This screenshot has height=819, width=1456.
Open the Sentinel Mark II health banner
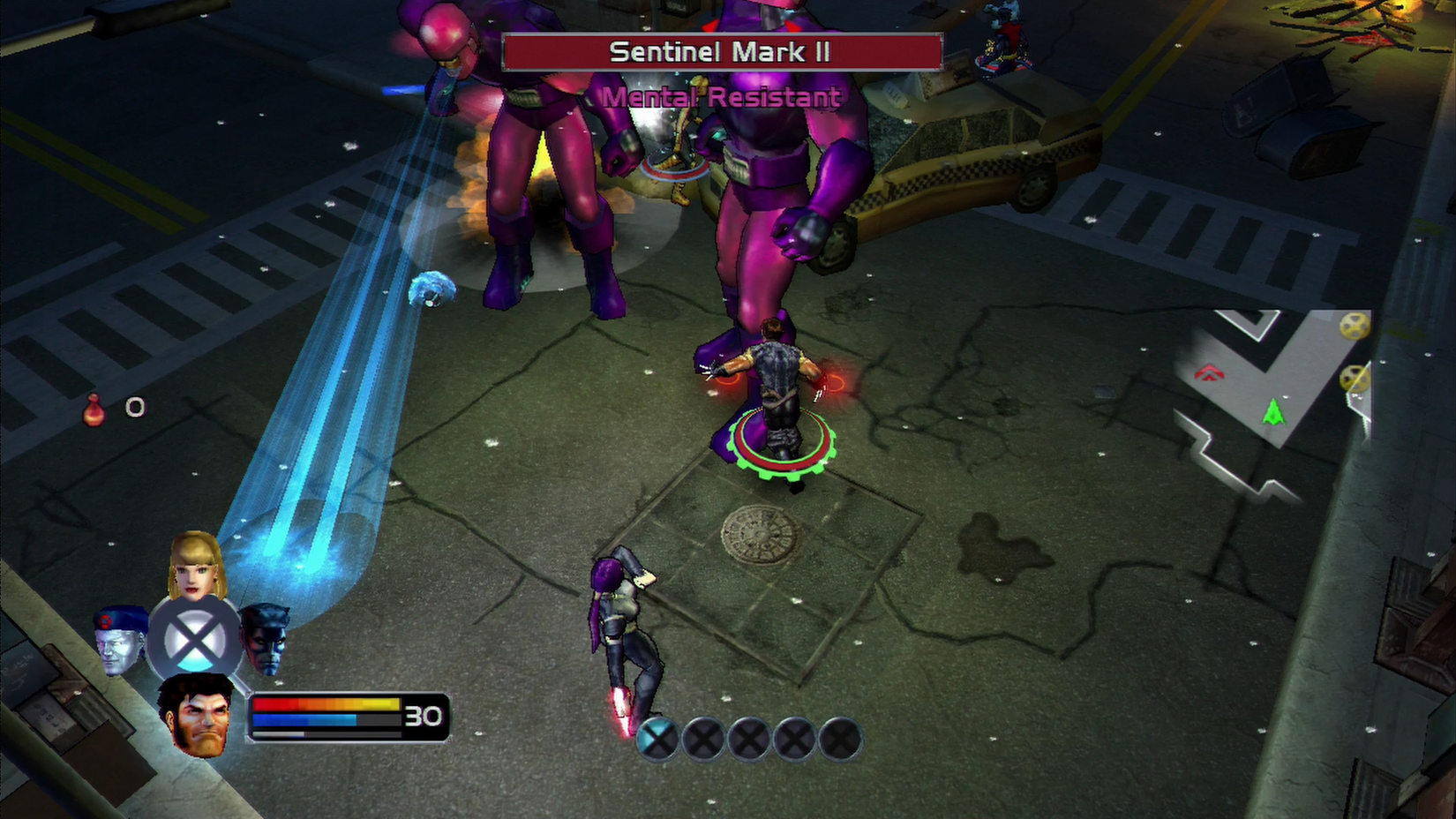pos(722,52)
